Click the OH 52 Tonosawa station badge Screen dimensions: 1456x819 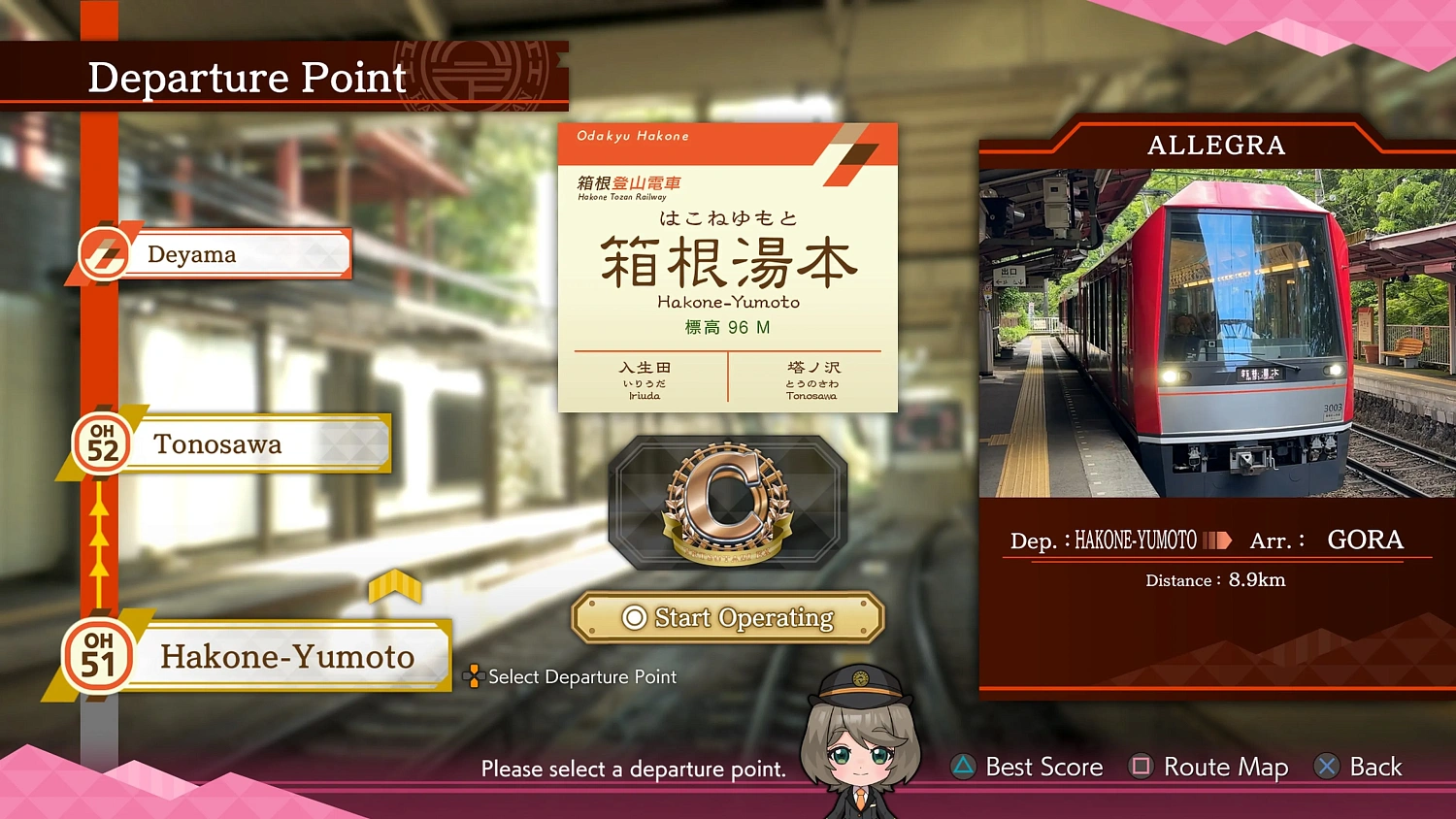tap(100, 443)
